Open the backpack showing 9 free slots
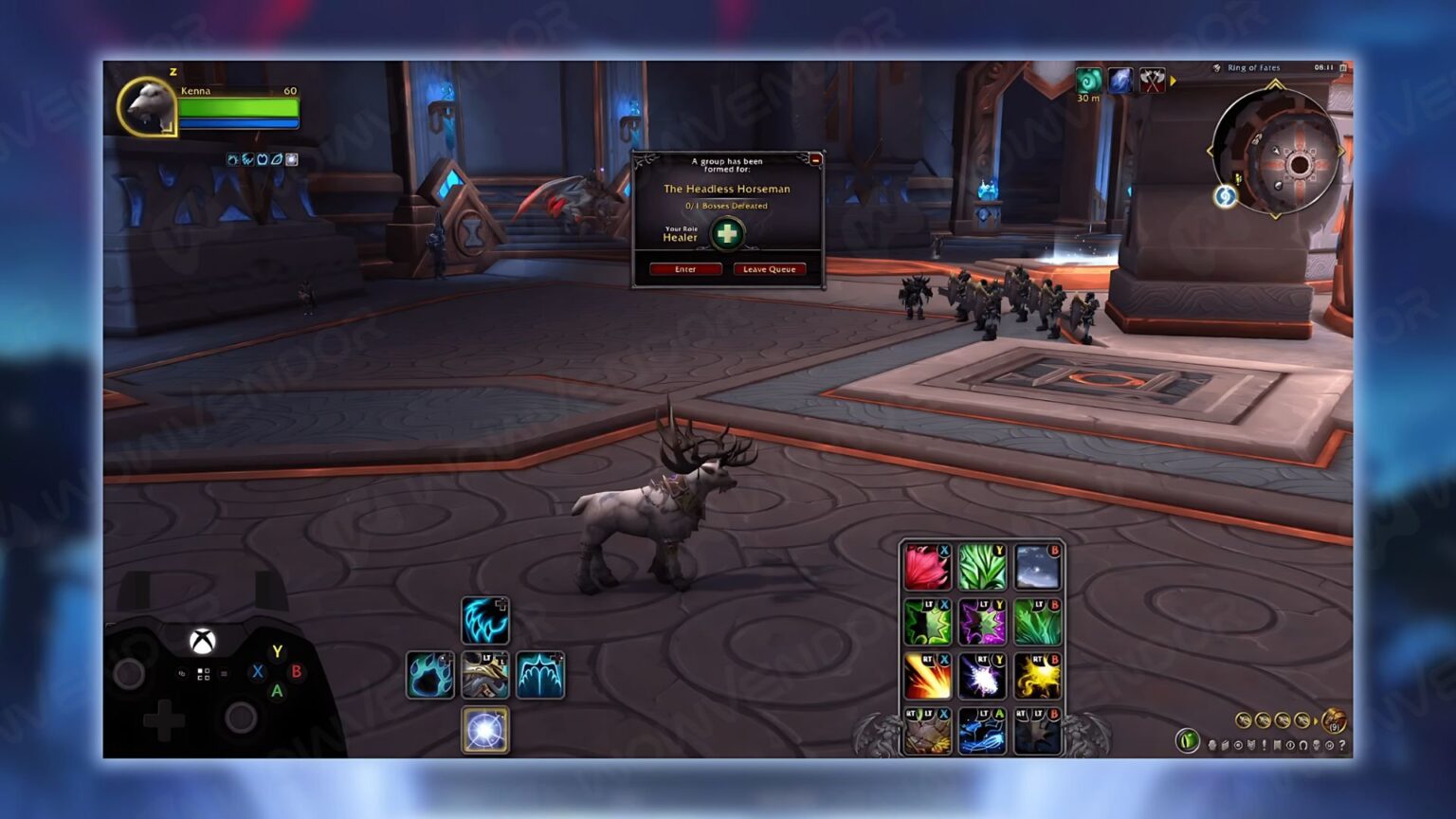 [x=1333, y=721]
